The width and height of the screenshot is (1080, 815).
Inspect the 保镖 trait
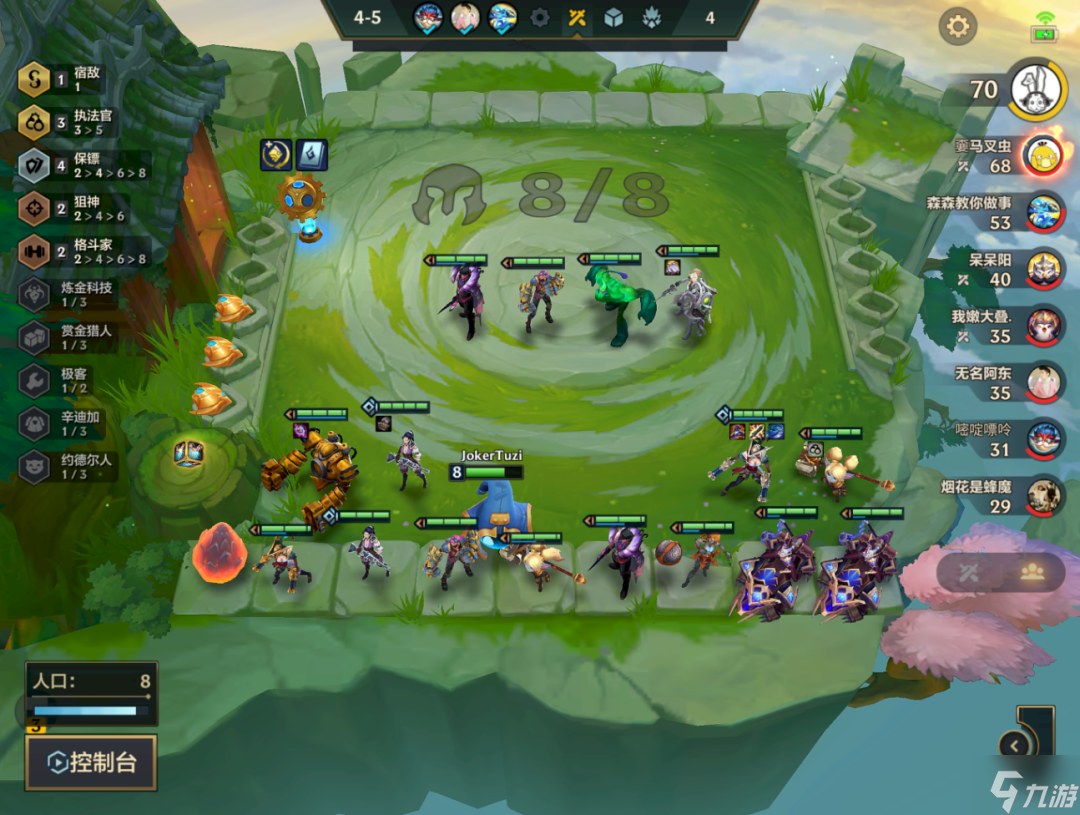(x=34, y=165)
